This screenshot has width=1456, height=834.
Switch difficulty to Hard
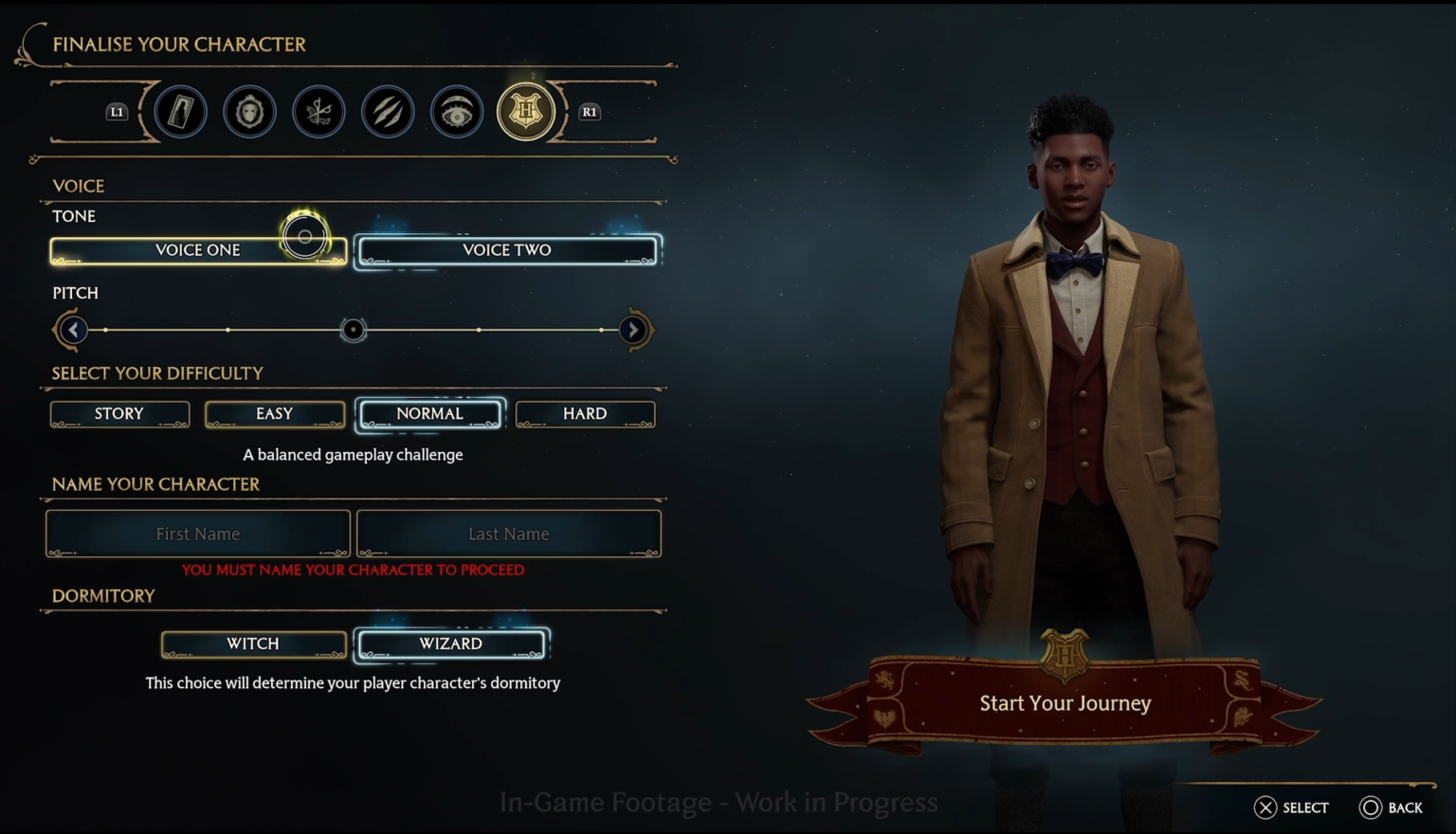pos(585,413)
